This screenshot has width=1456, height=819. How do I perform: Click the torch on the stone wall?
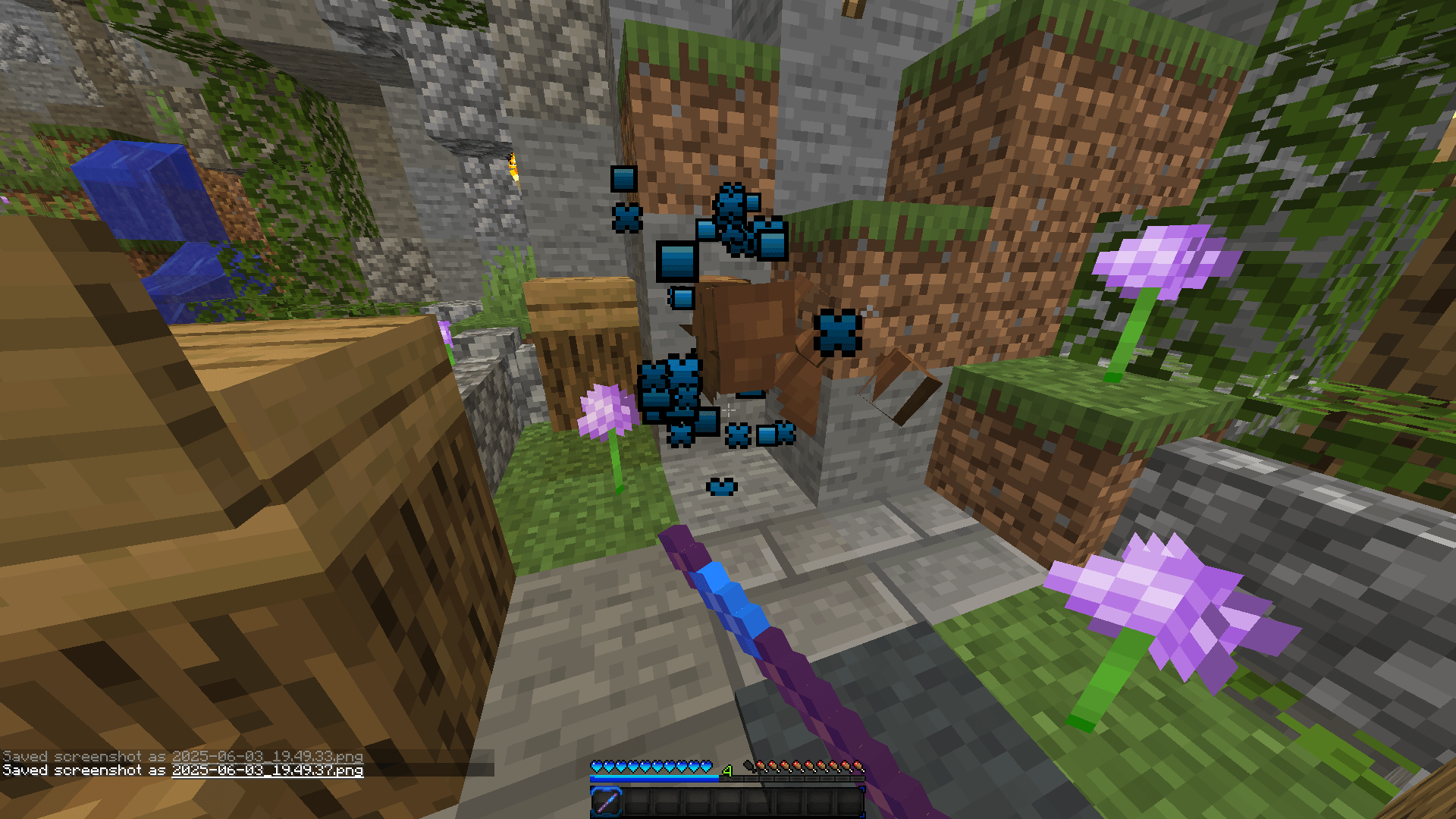(x=514, y=168)
